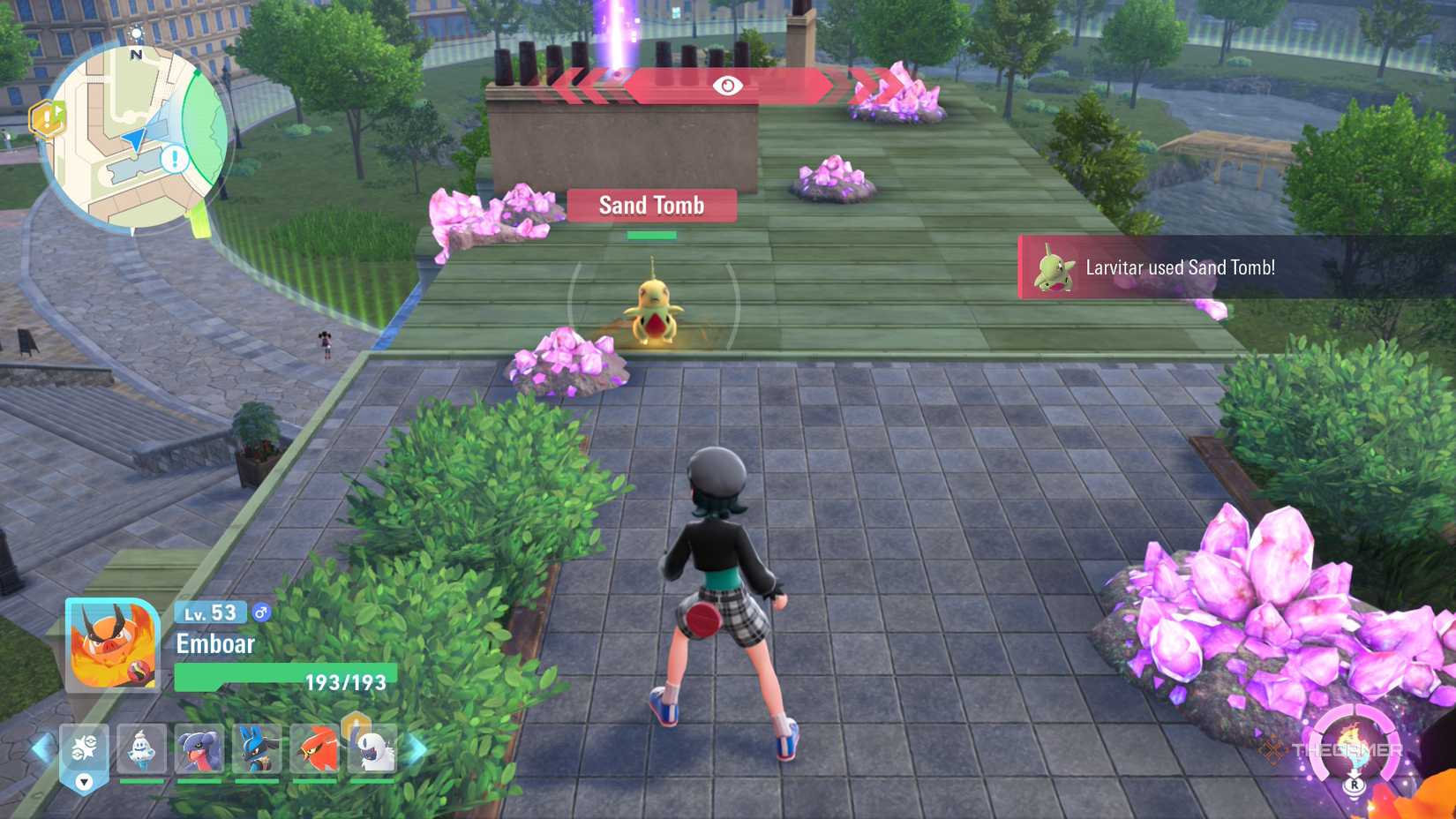1456x819 pixels.
Task: Toggle the eye-symbol alert gauge above the battle
Action: (x=726, y=86)
